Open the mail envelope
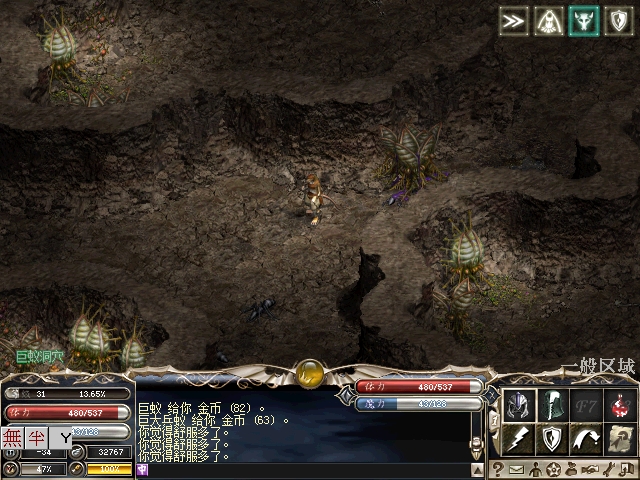640x480 pixels. tap(517, 469)
